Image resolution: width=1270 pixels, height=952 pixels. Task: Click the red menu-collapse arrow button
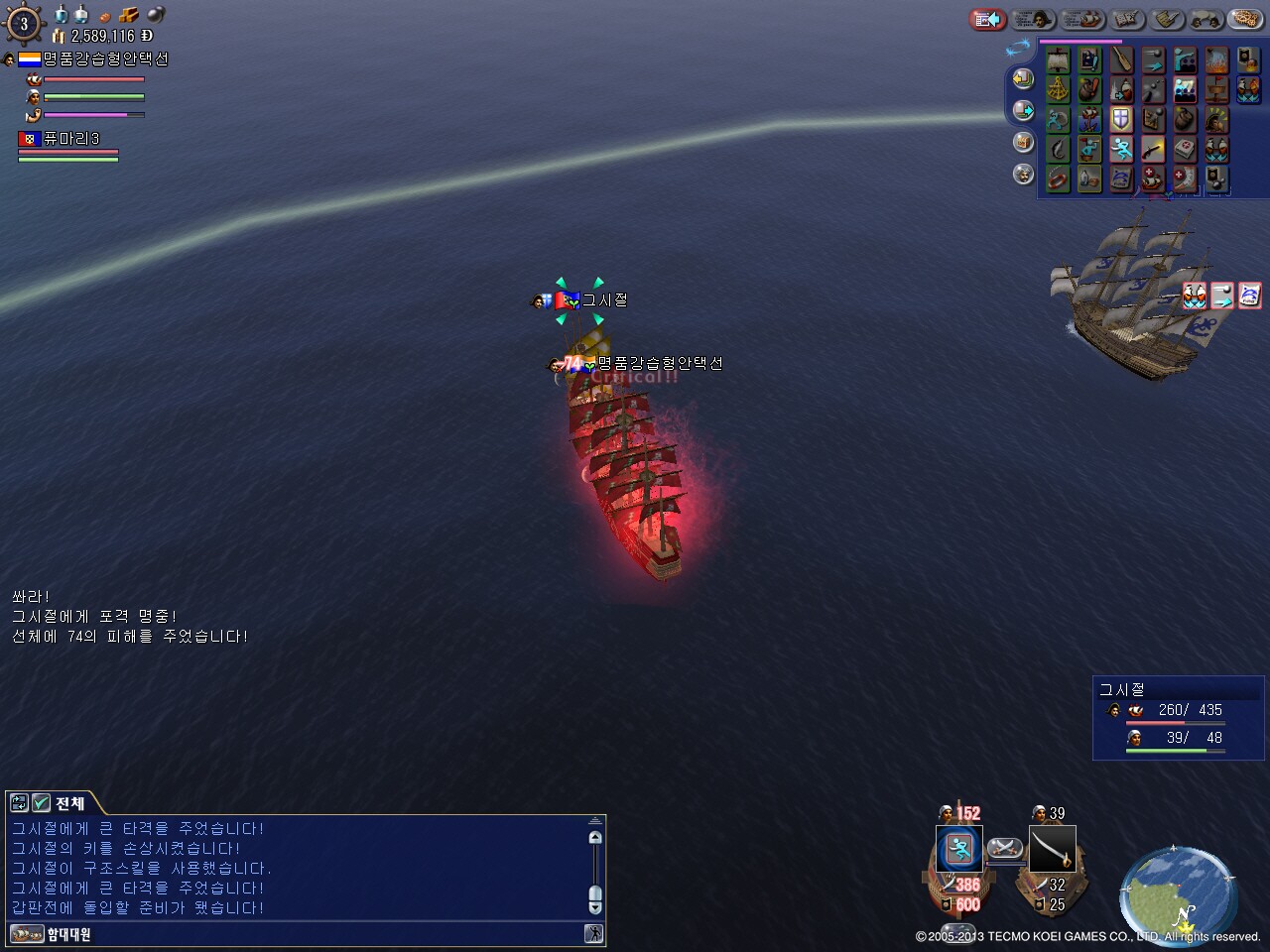pyautogui.click(x=987, y=19)
